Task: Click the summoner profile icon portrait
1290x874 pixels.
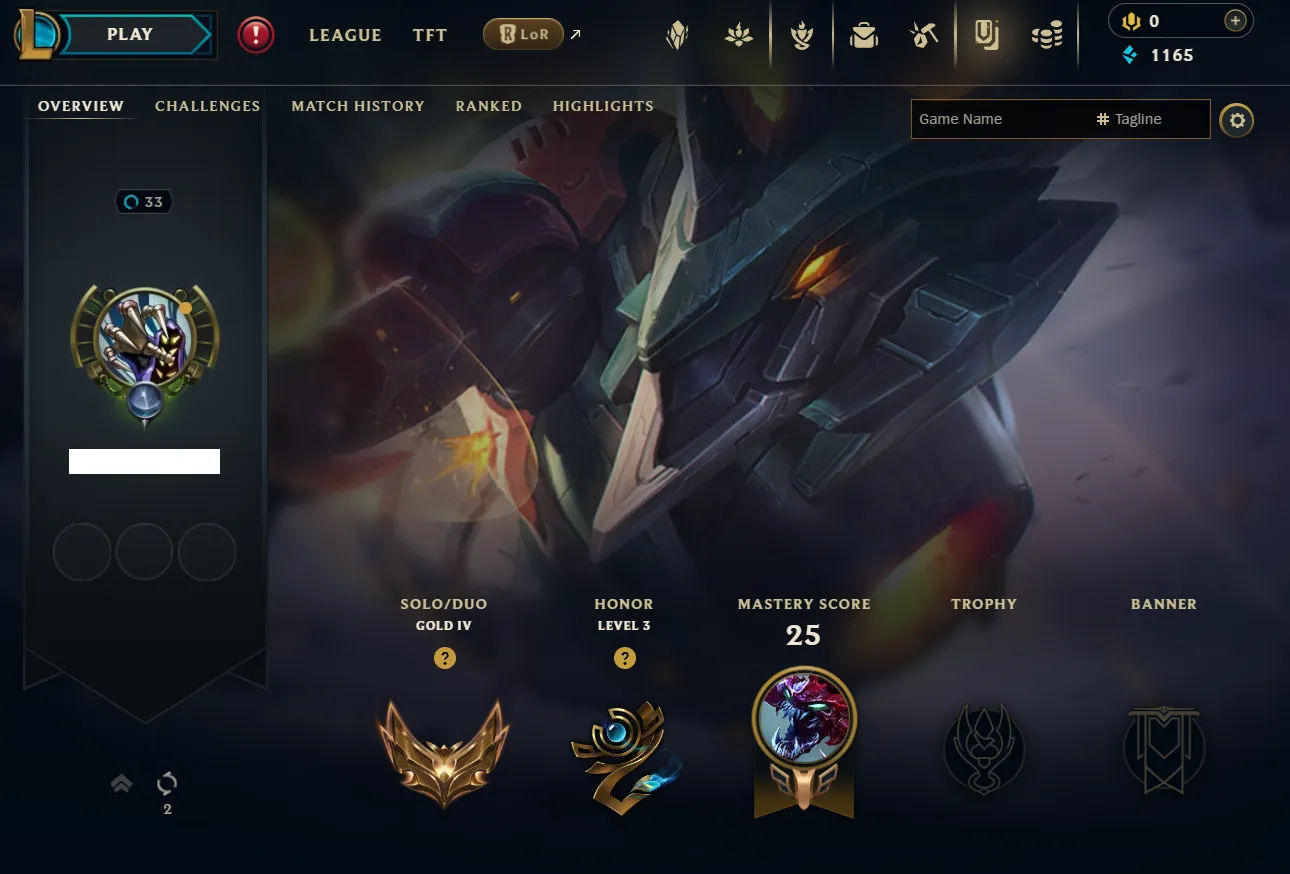Action: (x=145, y=338)
